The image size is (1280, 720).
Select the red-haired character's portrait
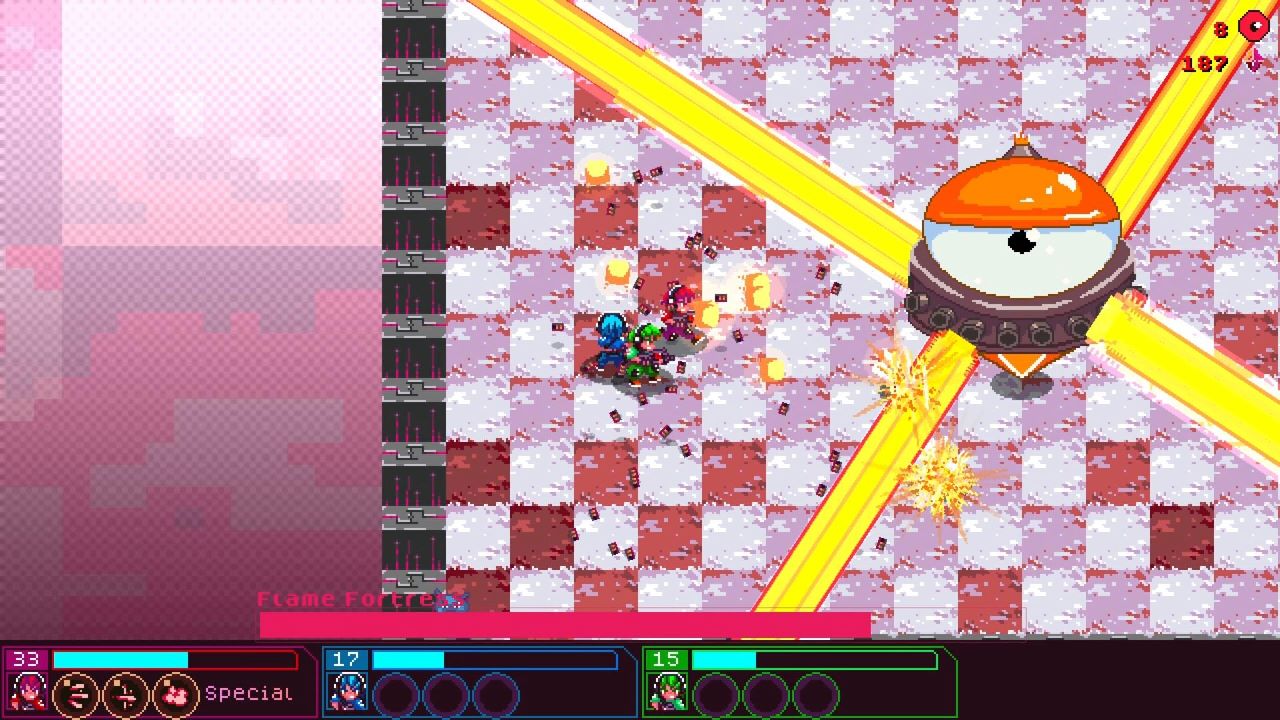point(27,693)
